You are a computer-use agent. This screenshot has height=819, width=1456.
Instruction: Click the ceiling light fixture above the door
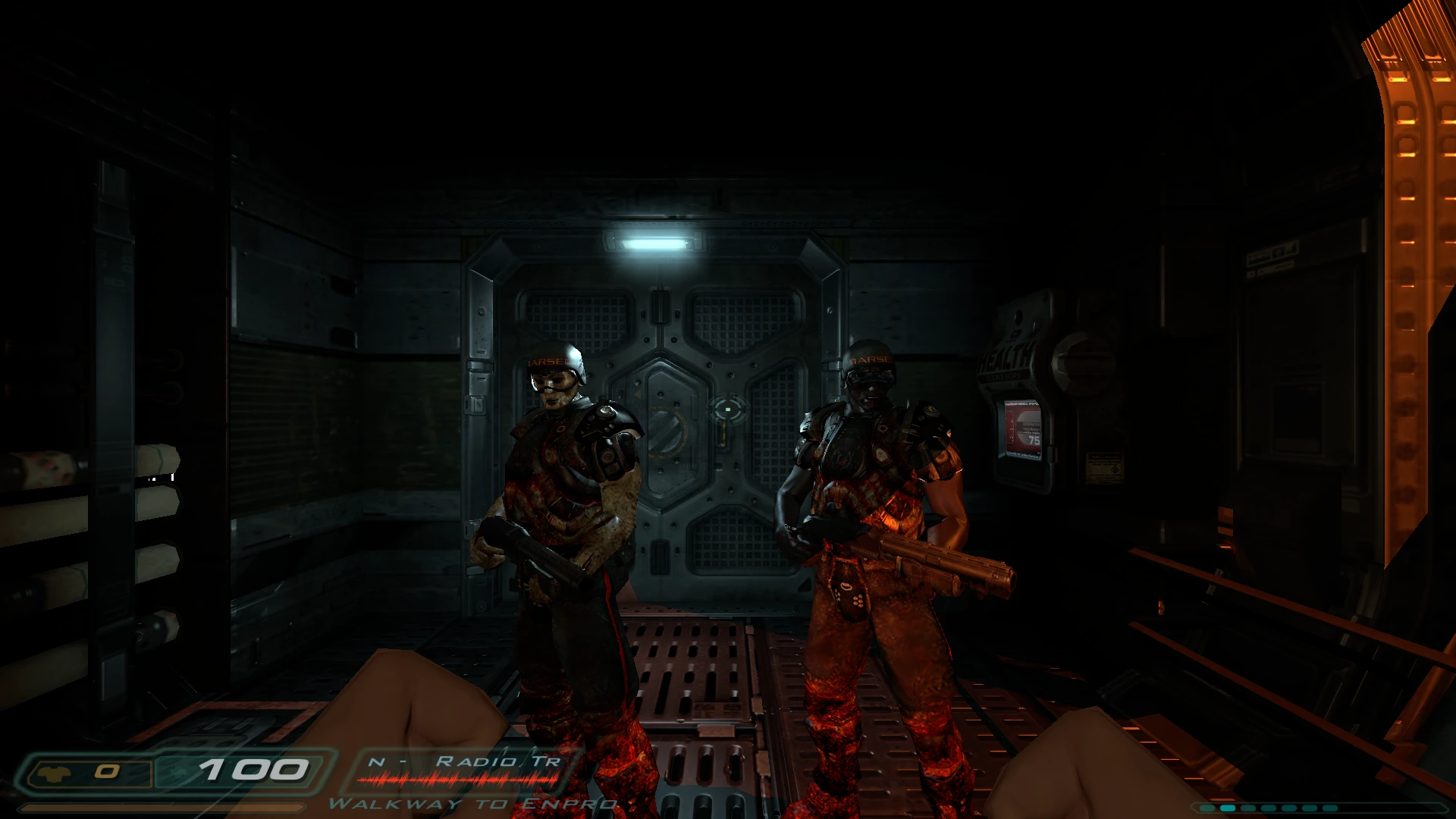653,243
